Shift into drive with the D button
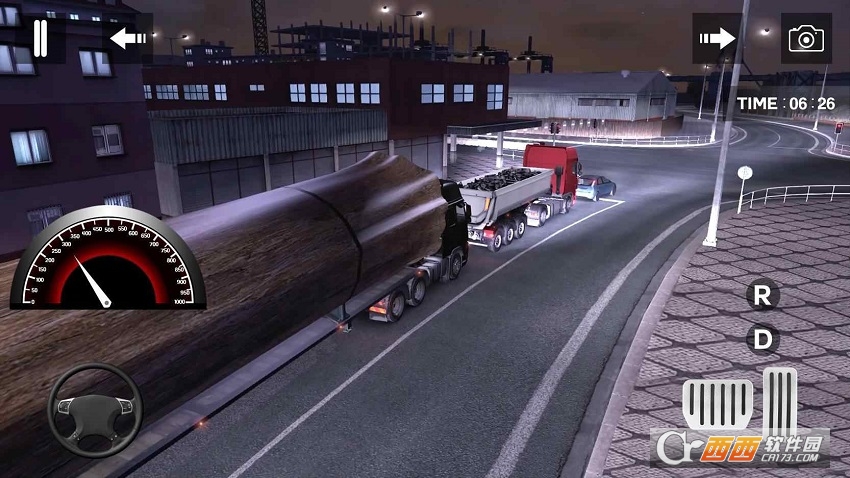 click(x=763, y=339)
